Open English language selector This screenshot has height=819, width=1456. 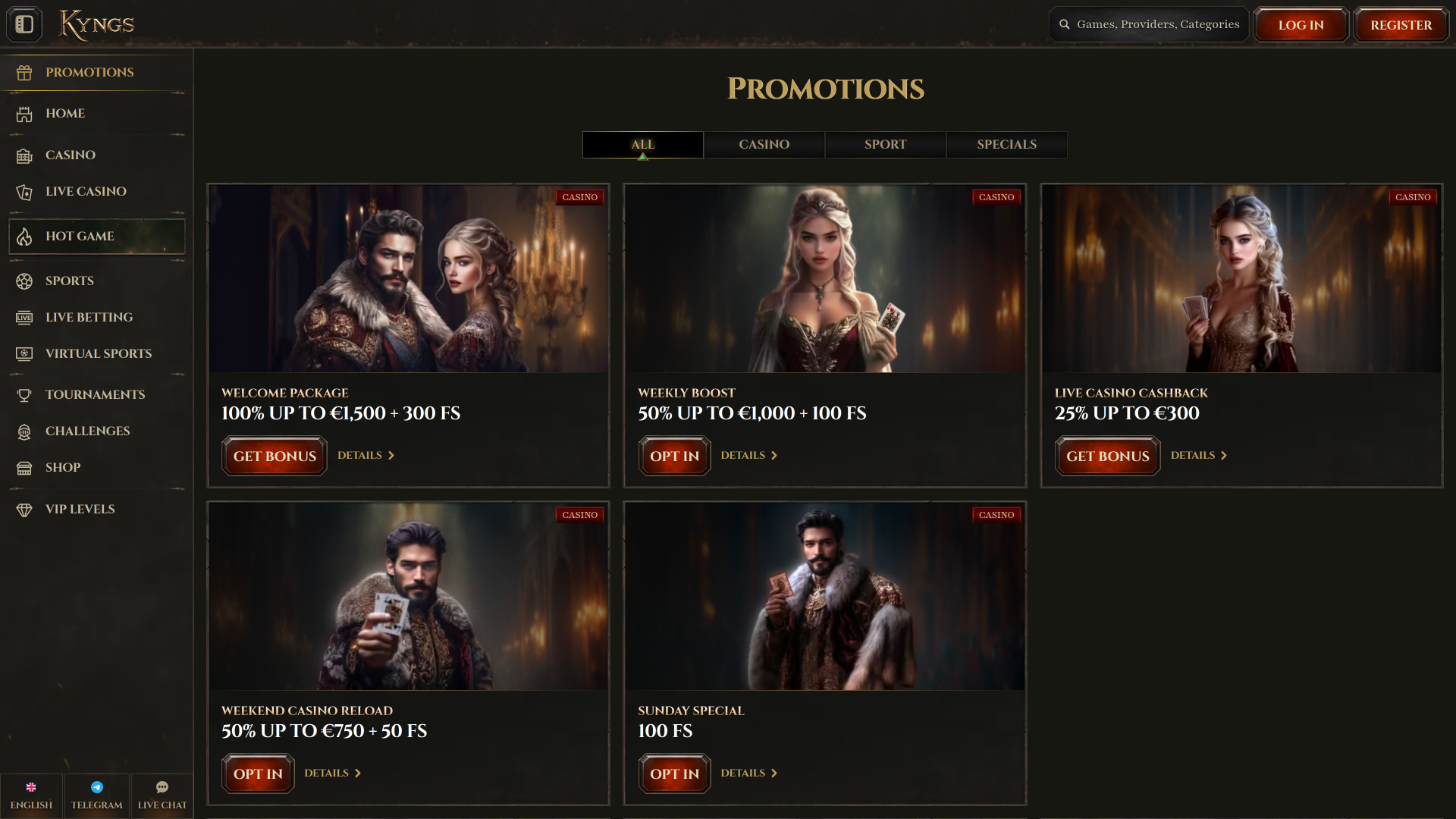(x=31, y=795)
